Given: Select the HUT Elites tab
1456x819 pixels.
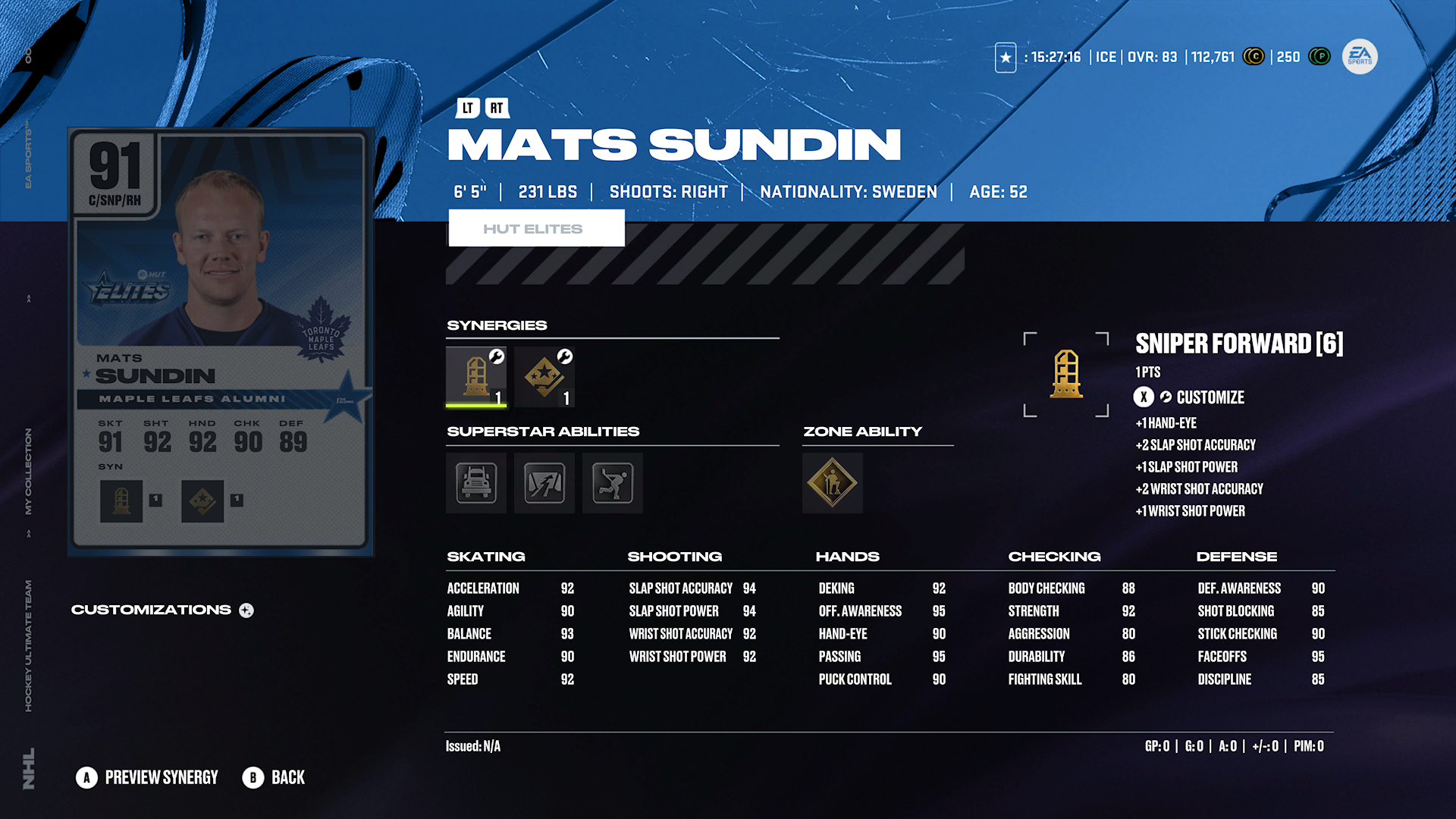Looking at the screenshot, I should 537,227.
